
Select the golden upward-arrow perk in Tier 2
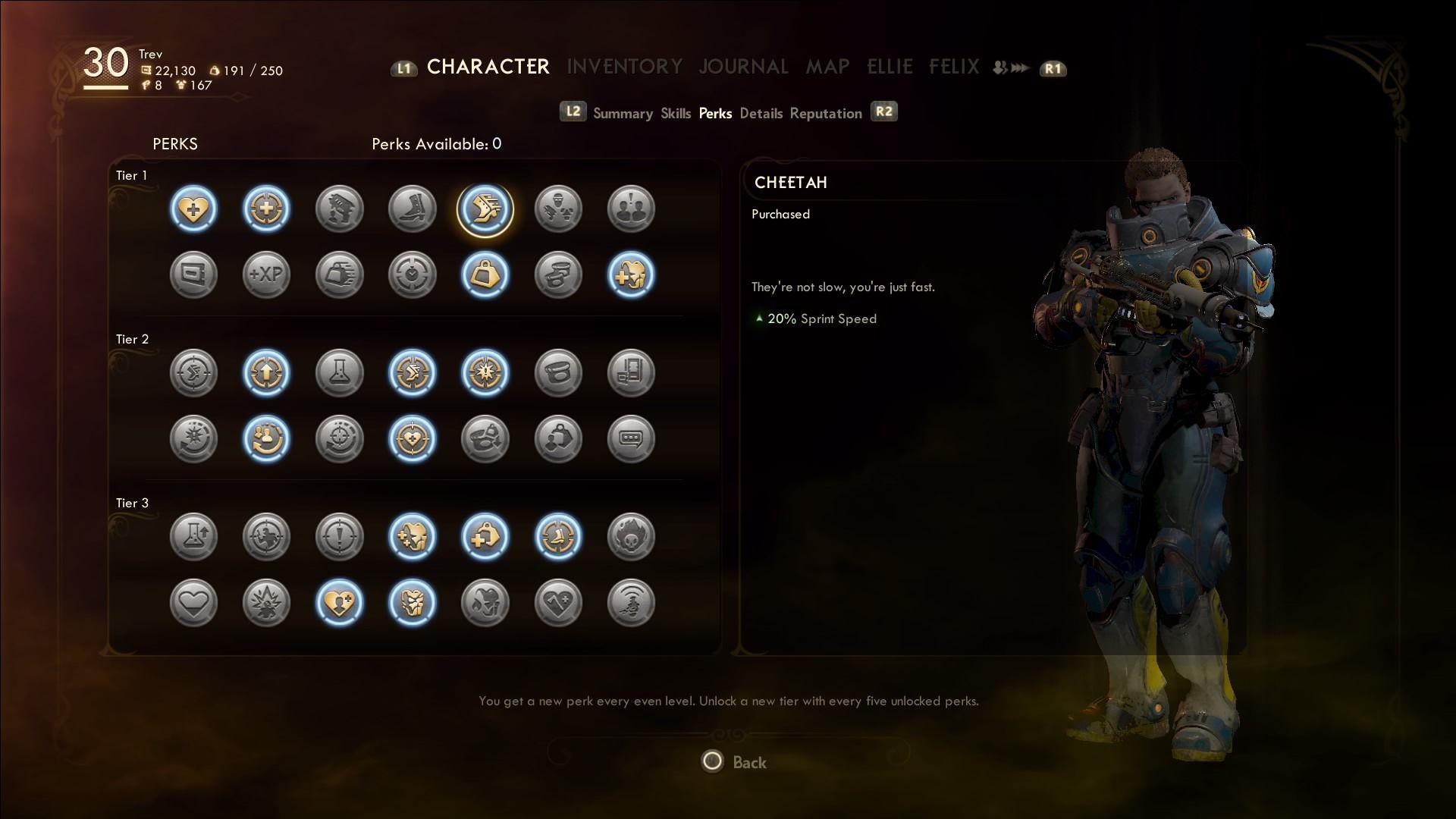coord(266,372)
